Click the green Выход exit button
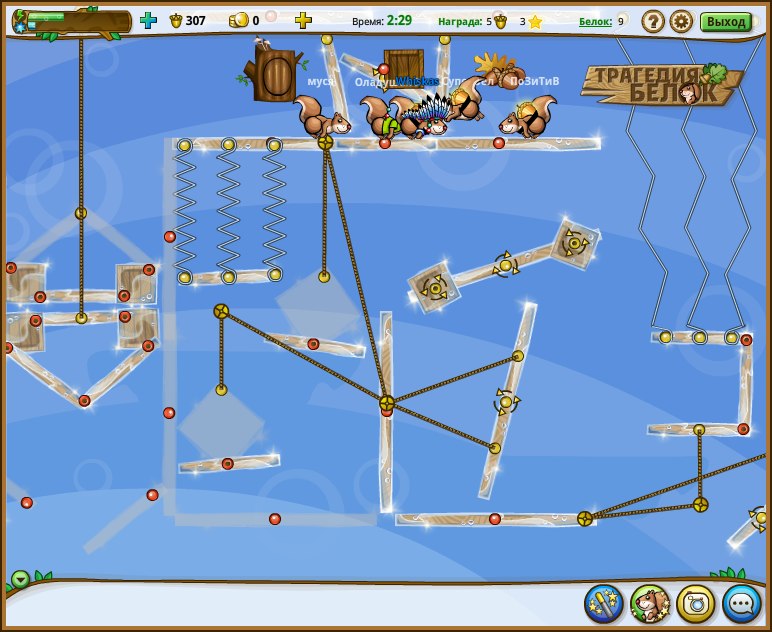772x632 pixels. pos(726,21)
